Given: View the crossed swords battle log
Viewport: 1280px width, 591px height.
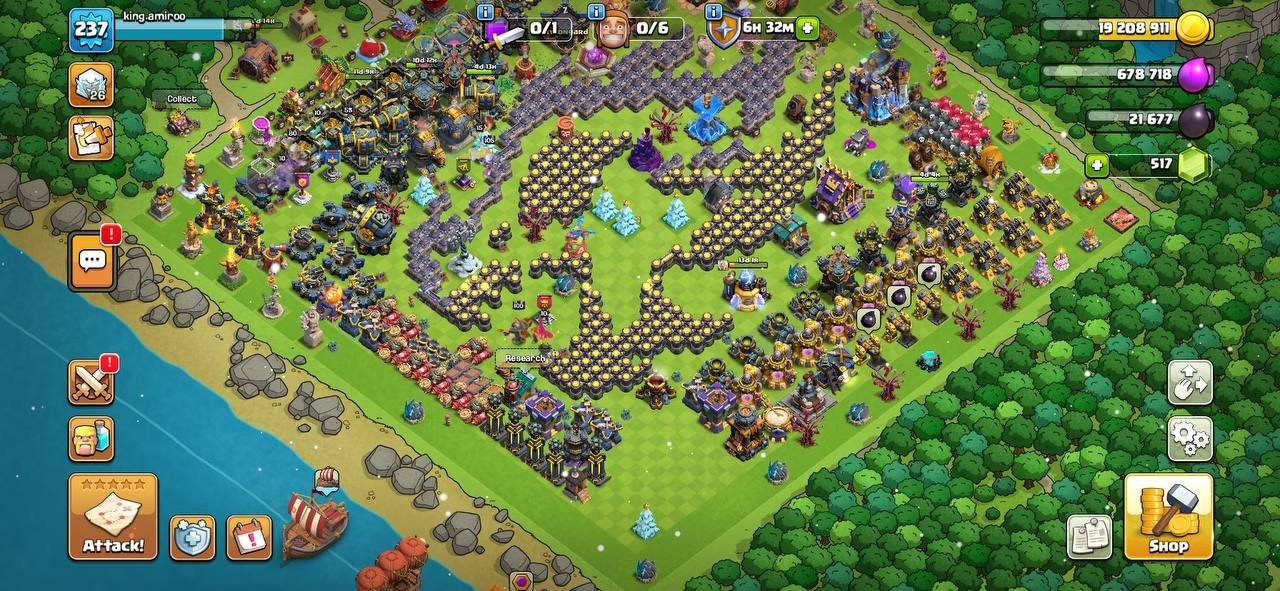Looking at the screenshot, I should 91,382.
